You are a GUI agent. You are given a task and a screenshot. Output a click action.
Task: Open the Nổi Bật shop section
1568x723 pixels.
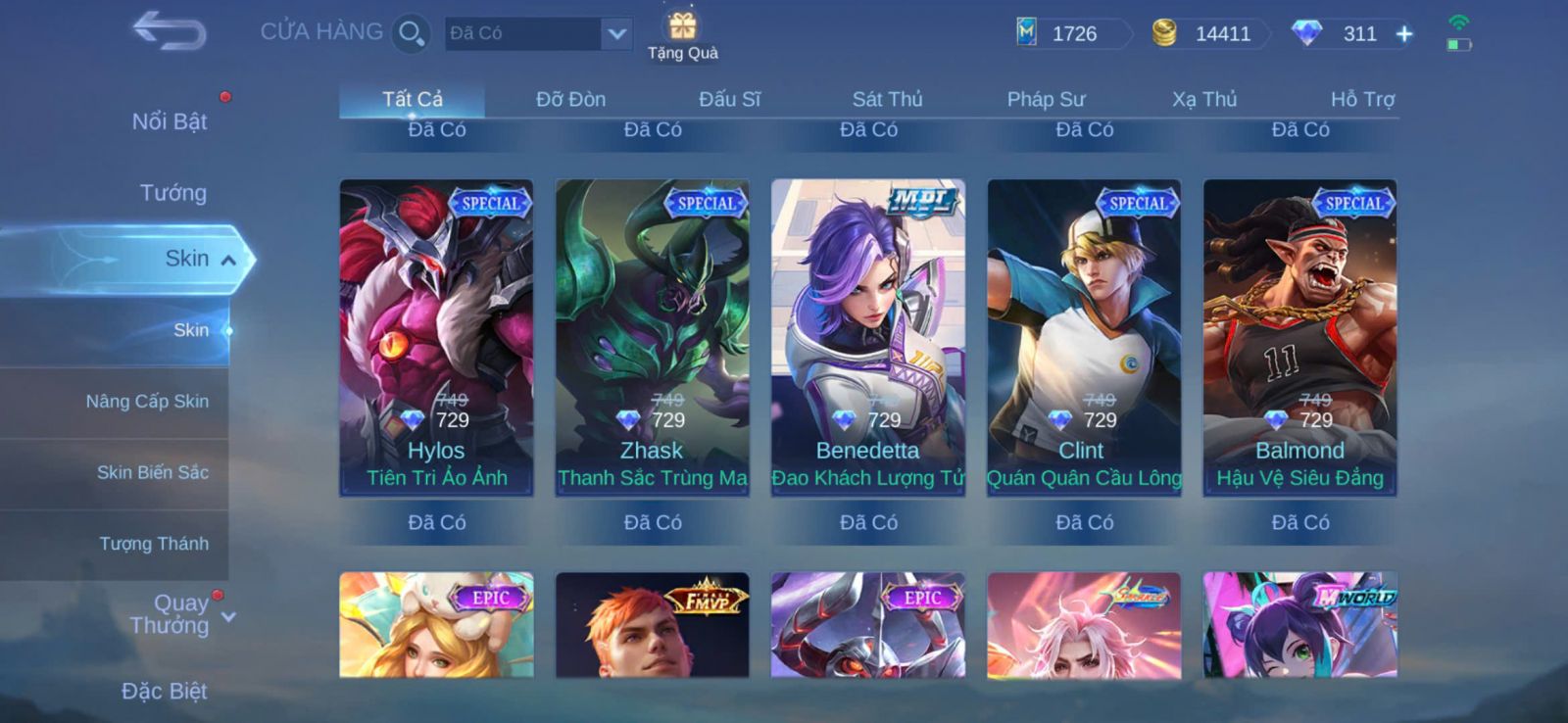[170, 121]
